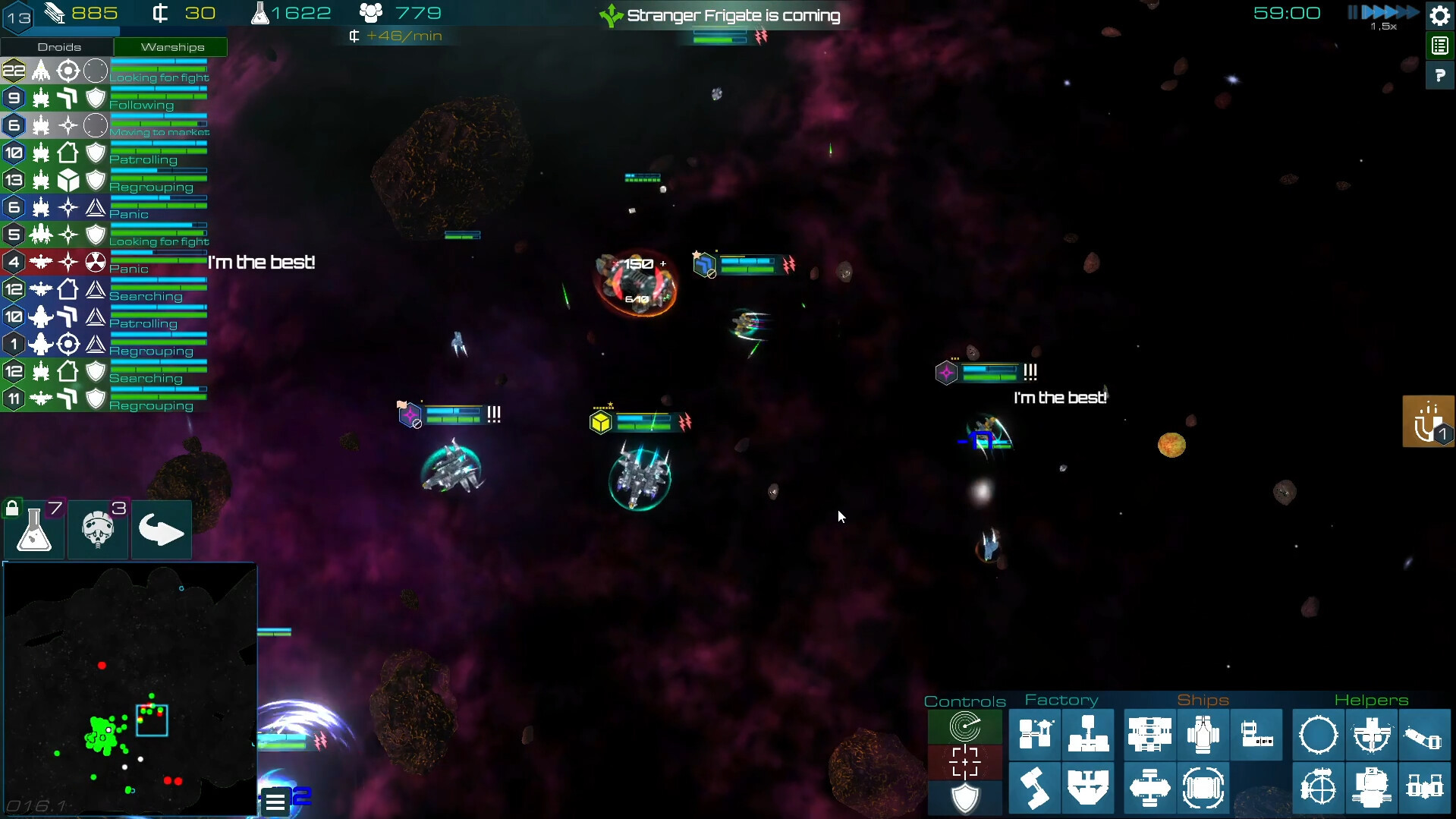
Task: Pause the game speed
Action: (1352, 12)
